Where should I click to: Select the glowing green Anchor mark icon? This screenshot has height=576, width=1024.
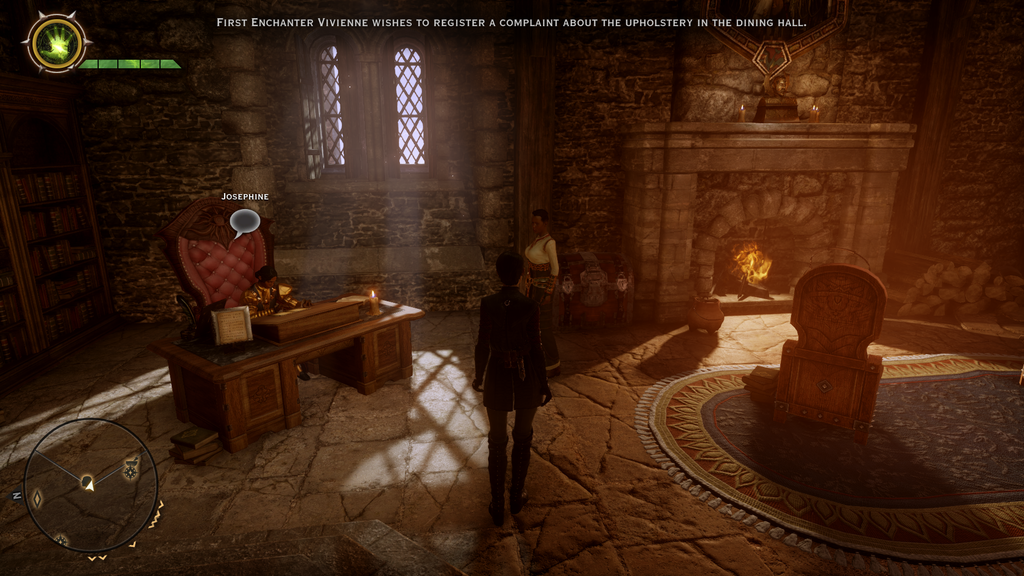point(56,43)
